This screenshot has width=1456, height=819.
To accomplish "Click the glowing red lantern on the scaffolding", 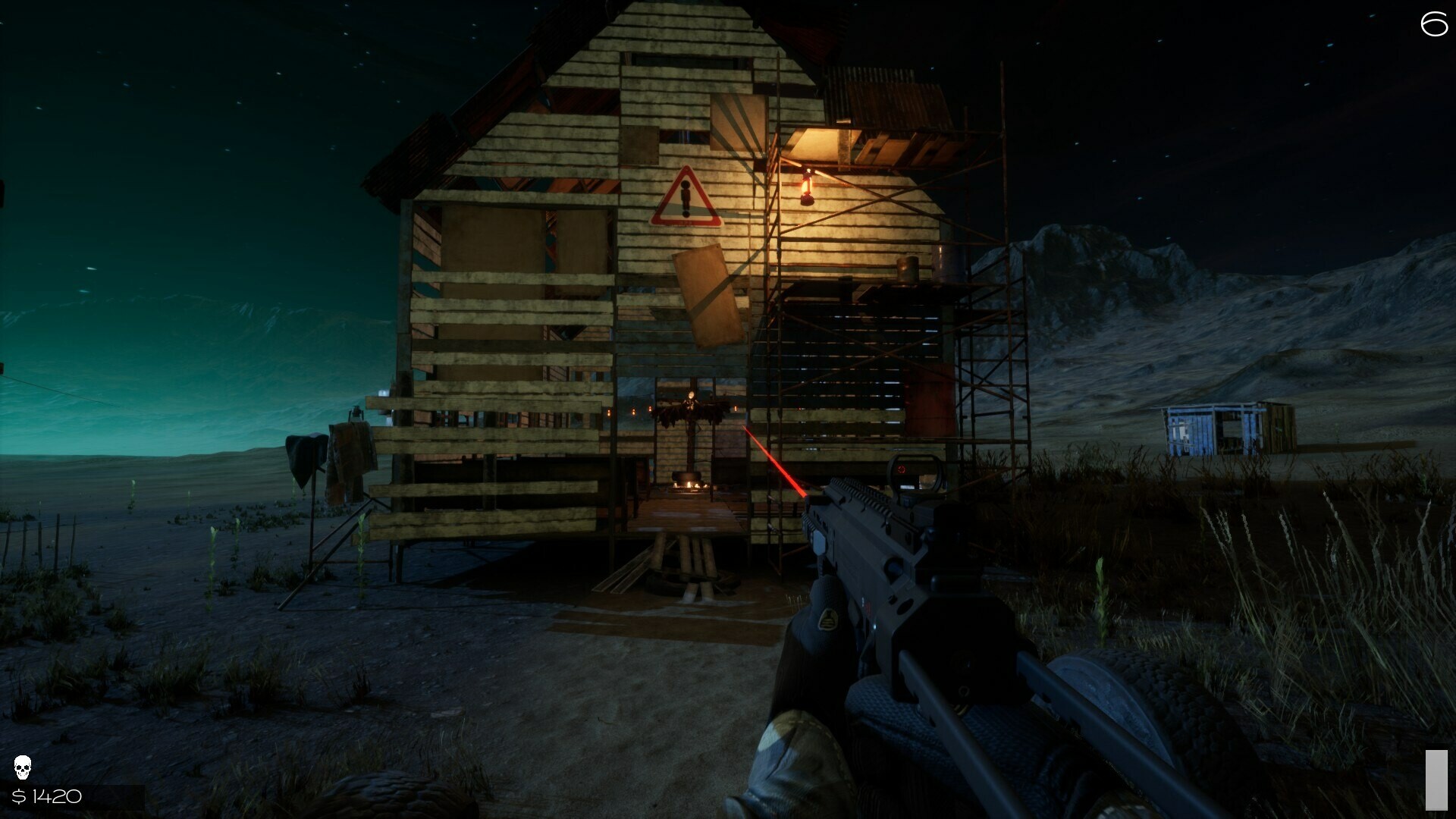I will point(806,184).
